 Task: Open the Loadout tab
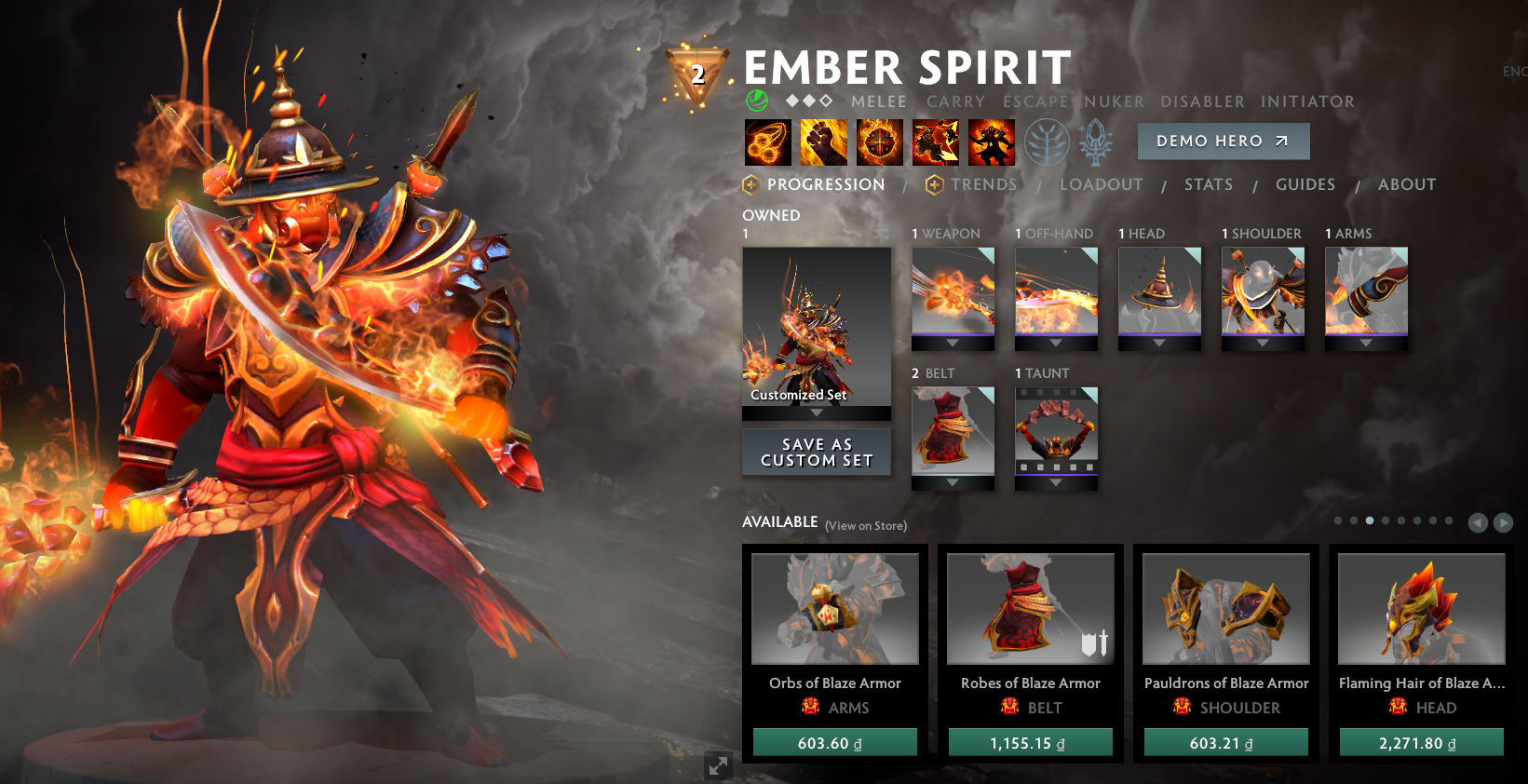(1101, 184)
